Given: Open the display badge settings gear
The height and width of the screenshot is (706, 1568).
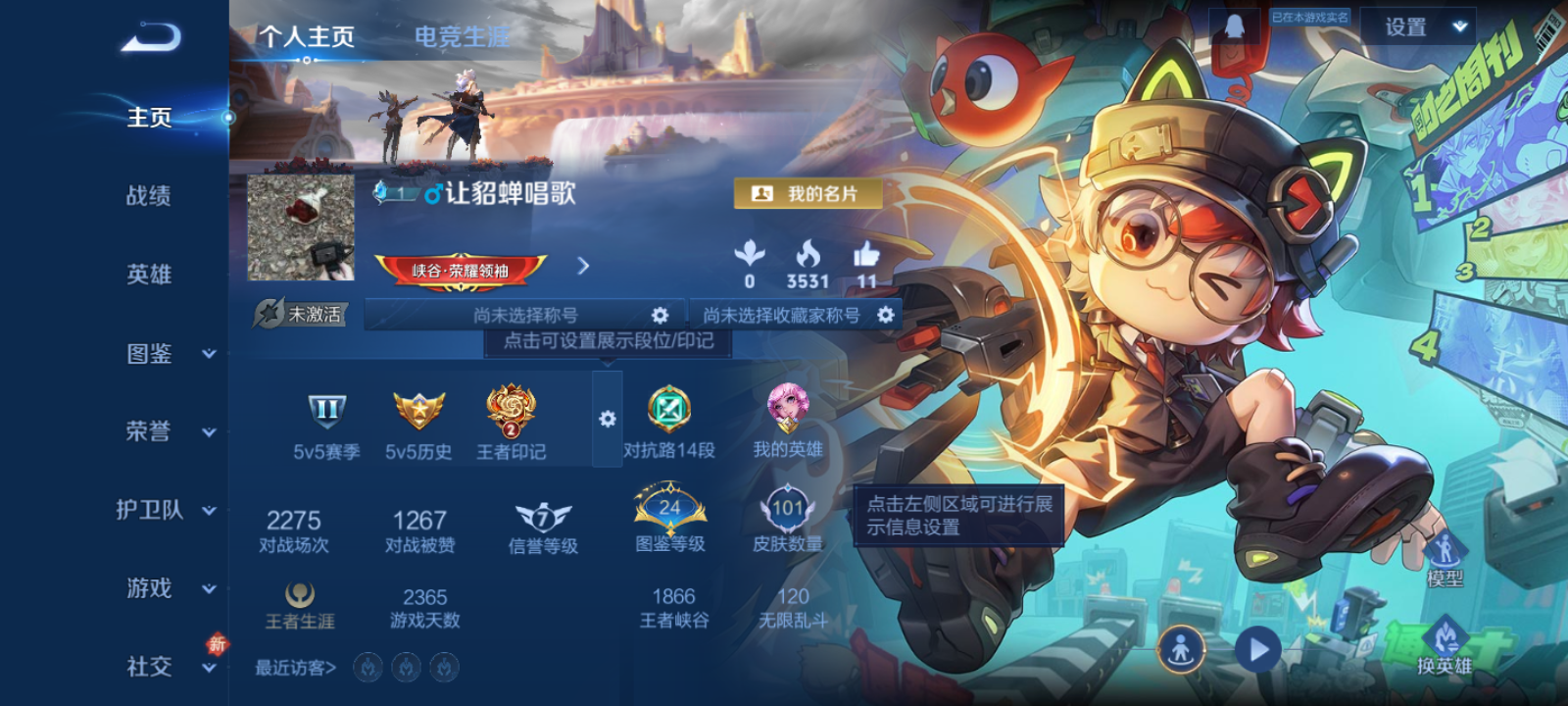Looking at the screenshot, I should pyautogui.click(x=608, y=420).
